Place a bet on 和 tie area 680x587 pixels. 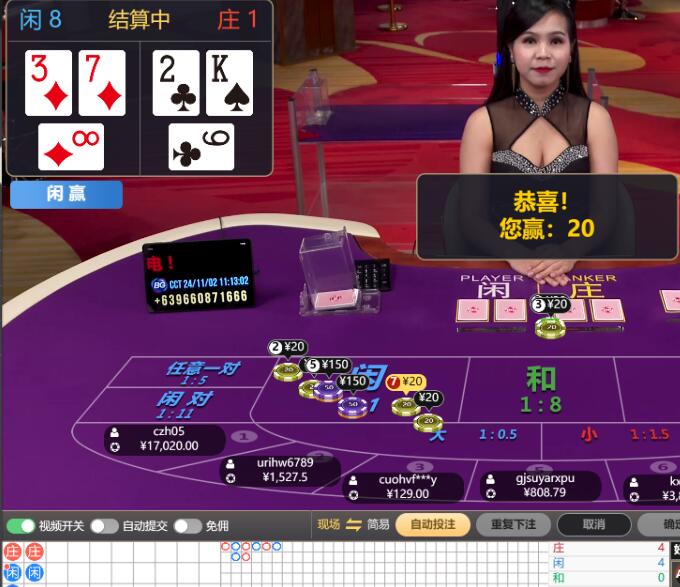coord(540,388)
